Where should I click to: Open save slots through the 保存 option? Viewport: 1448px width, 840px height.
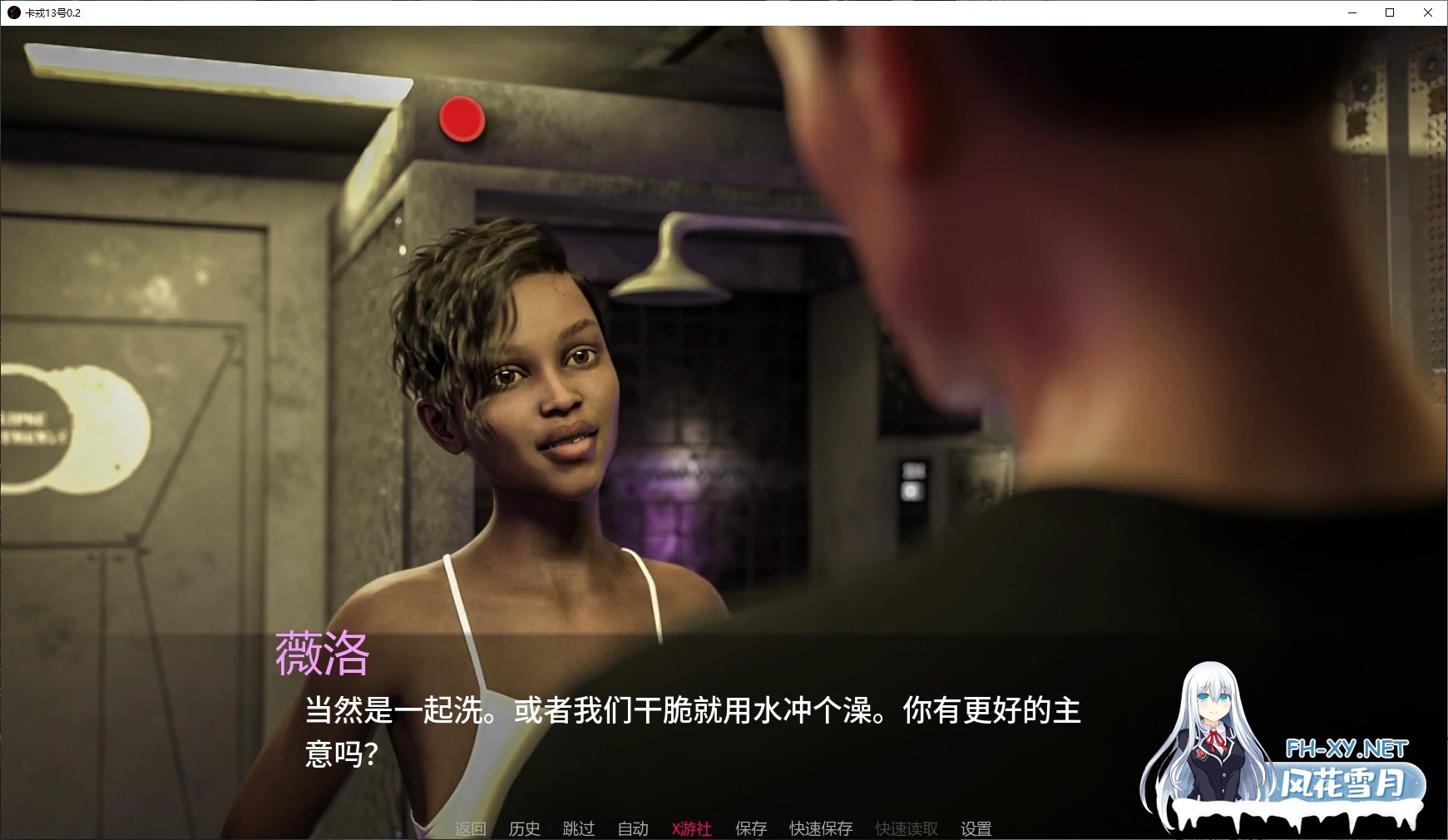click(750, 828)
